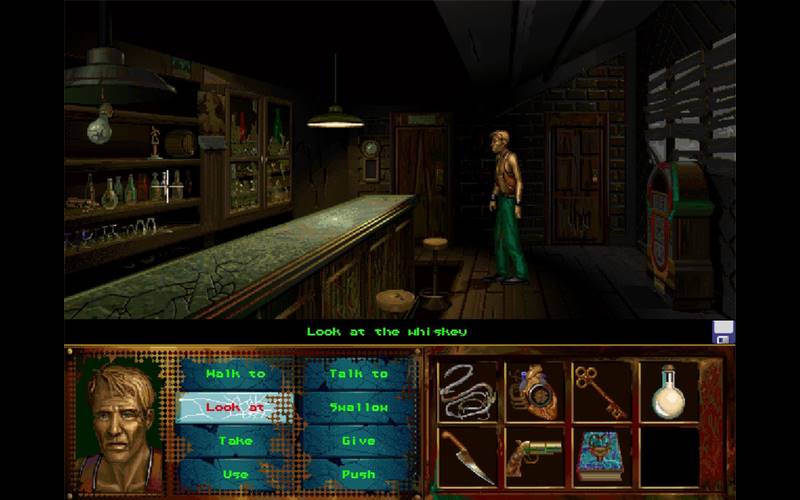This screenshot has width=800, height=500.
Task: Click the Use command button
Action: coord(235,473)
